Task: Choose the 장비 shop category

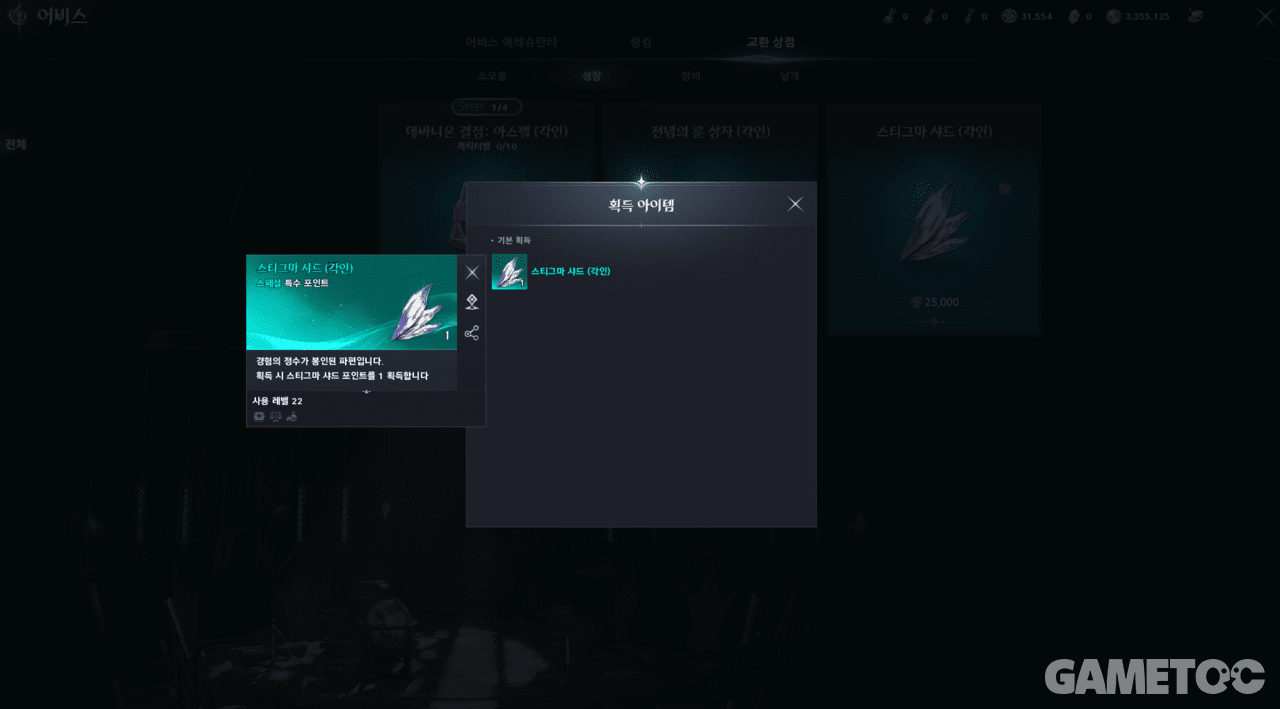Action: (x=691, y=76)
